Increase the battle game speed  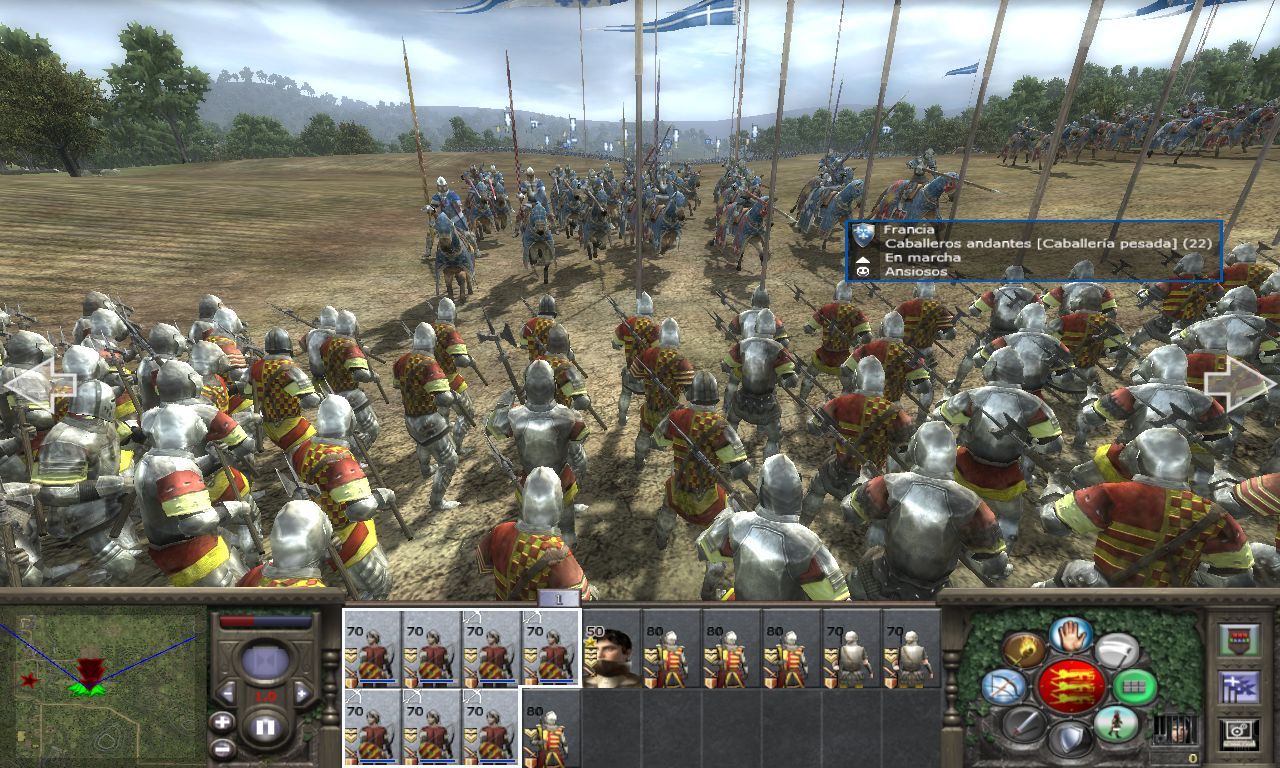tap(302, 693)
